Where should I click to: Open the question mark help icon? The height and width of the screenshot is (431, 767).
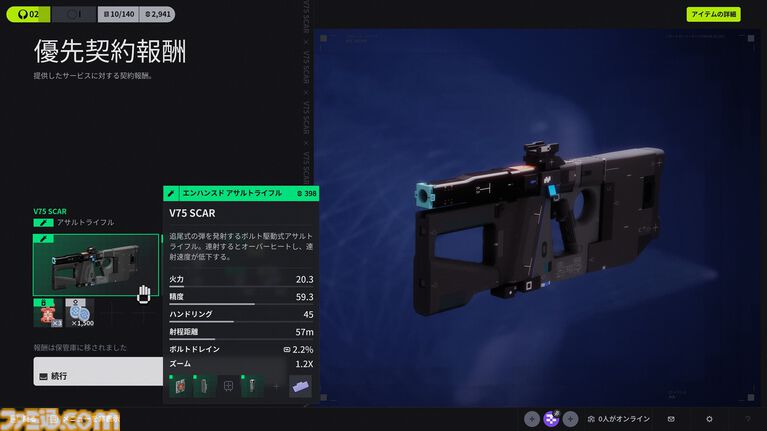pyautogui.click(x=746, y=419)
